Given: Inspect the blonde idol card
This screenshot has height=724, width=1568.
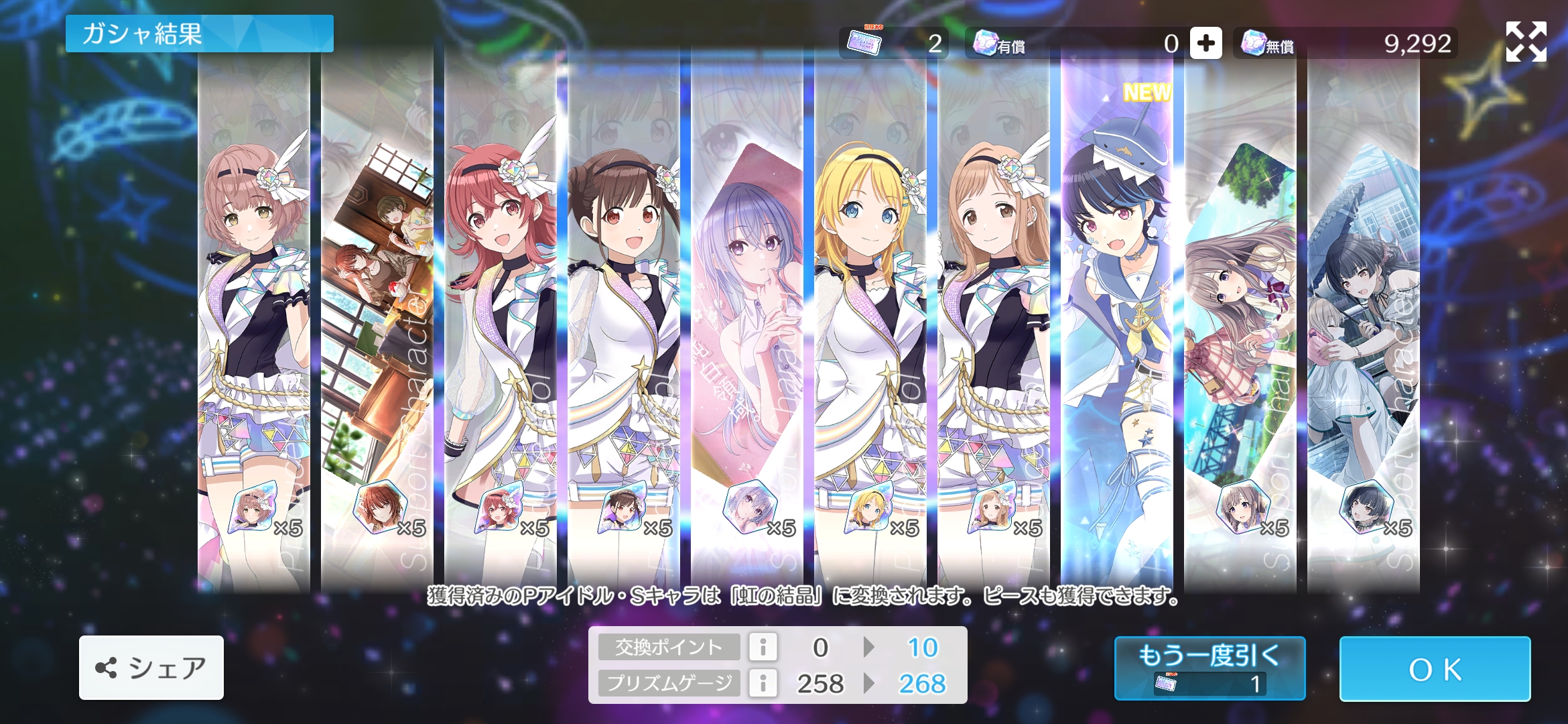Looking at the screenshot, I should click(870, 322).
